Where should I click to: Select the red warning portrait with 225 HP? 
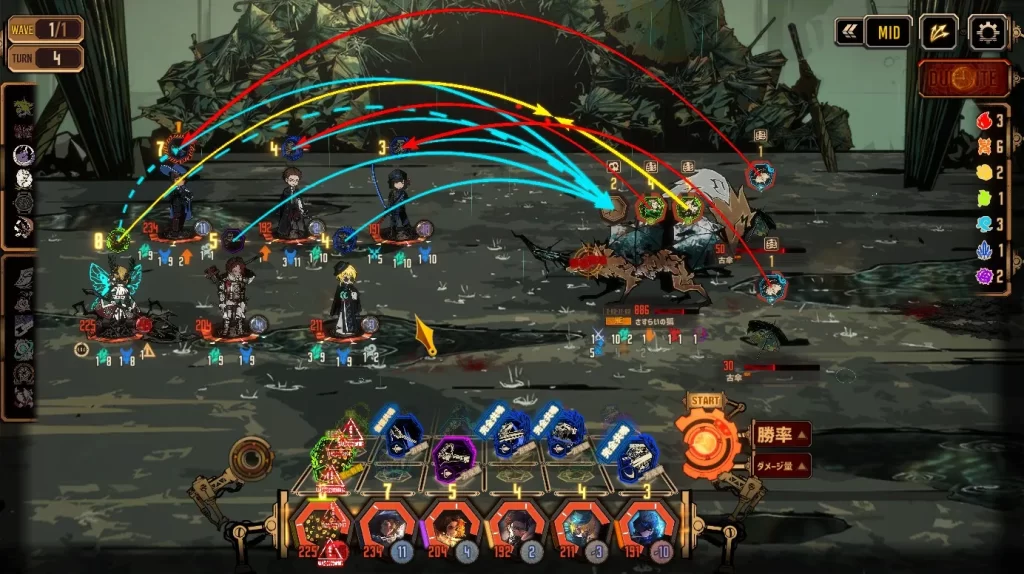[x=323, y=527]
